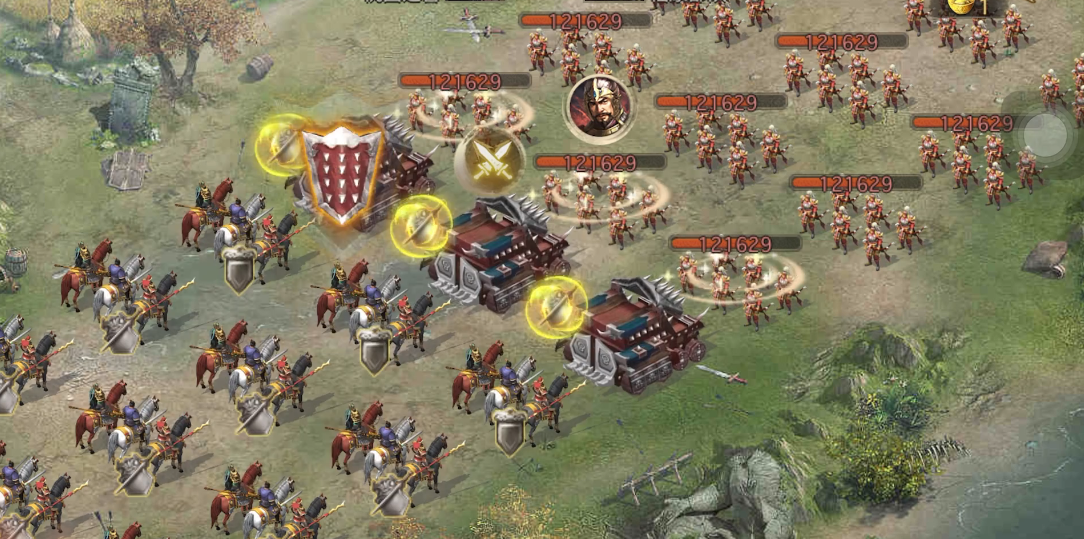Tap the enemy general's round portrait
Viewport: 1084px width, 539px height.
coord(598,107)
